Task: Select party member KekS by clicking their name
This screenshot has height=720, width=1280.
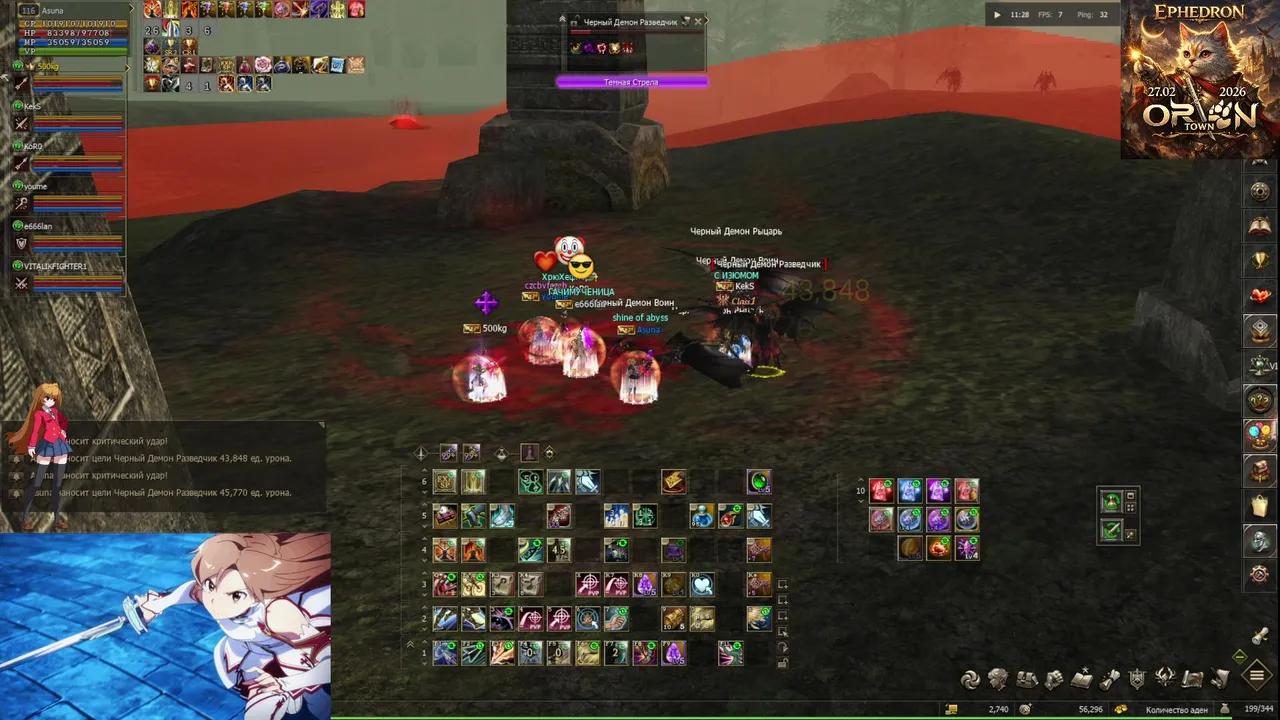Action: click(x=32, y=106)
